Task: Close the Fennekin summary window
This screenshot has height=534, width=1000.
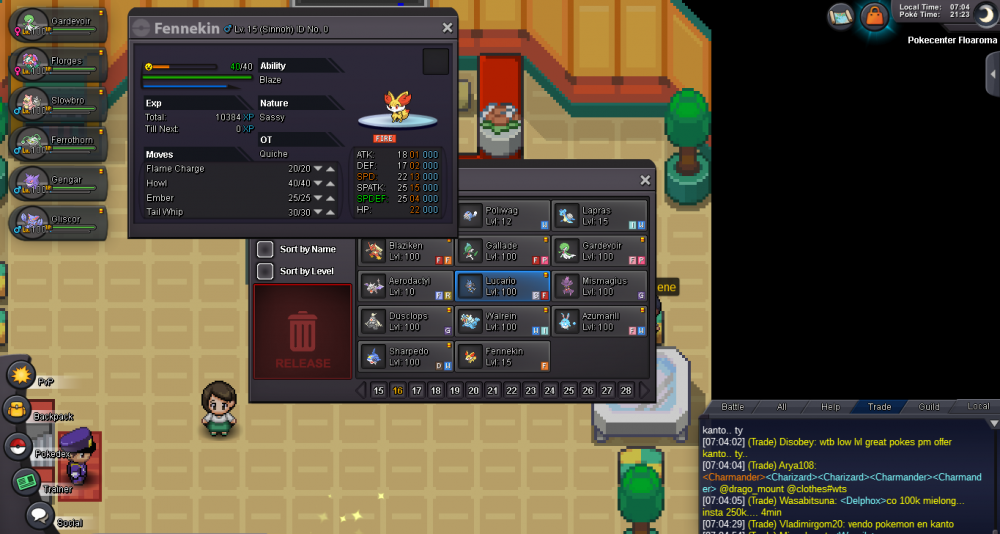Action: pyautogui.click(x=447, y=28)
